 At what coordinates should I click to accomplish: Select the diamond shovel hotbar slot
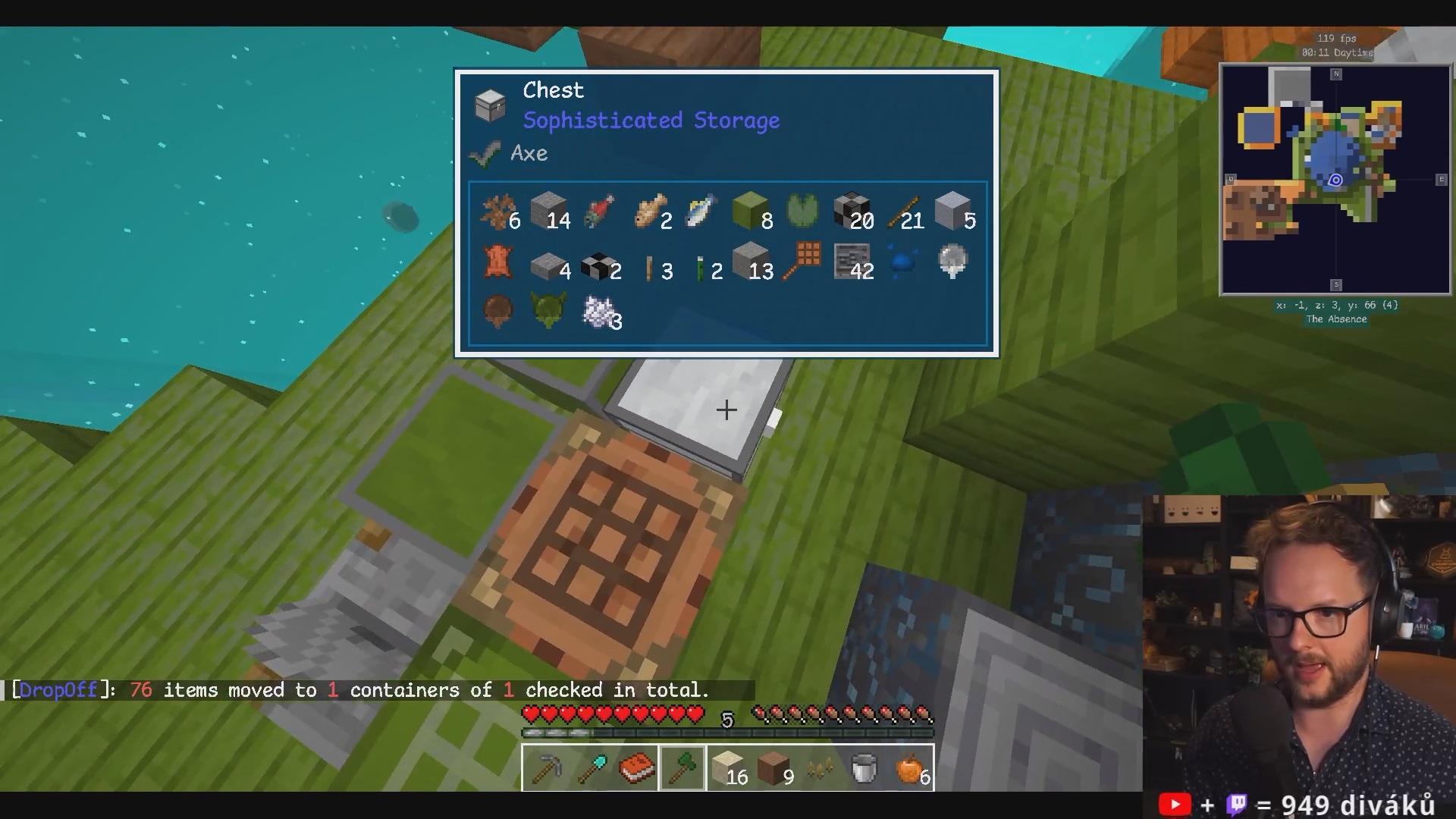click(591, 768)
